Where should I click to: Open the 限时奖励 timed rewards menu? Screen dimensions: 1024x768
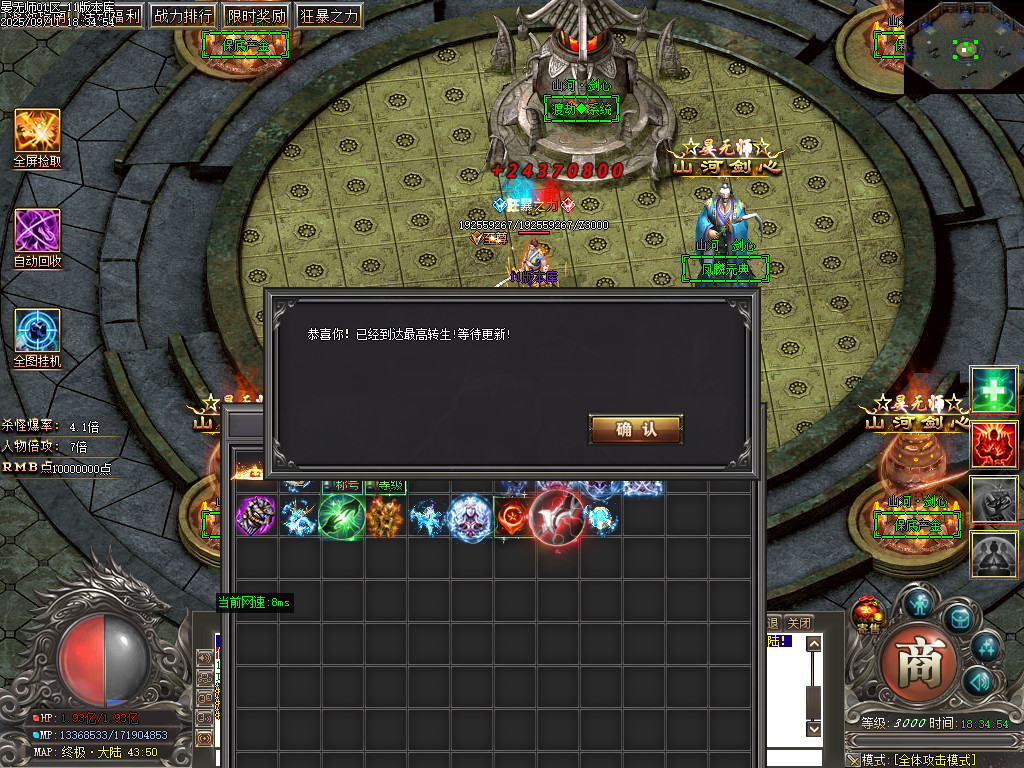[x=256, y=16]
